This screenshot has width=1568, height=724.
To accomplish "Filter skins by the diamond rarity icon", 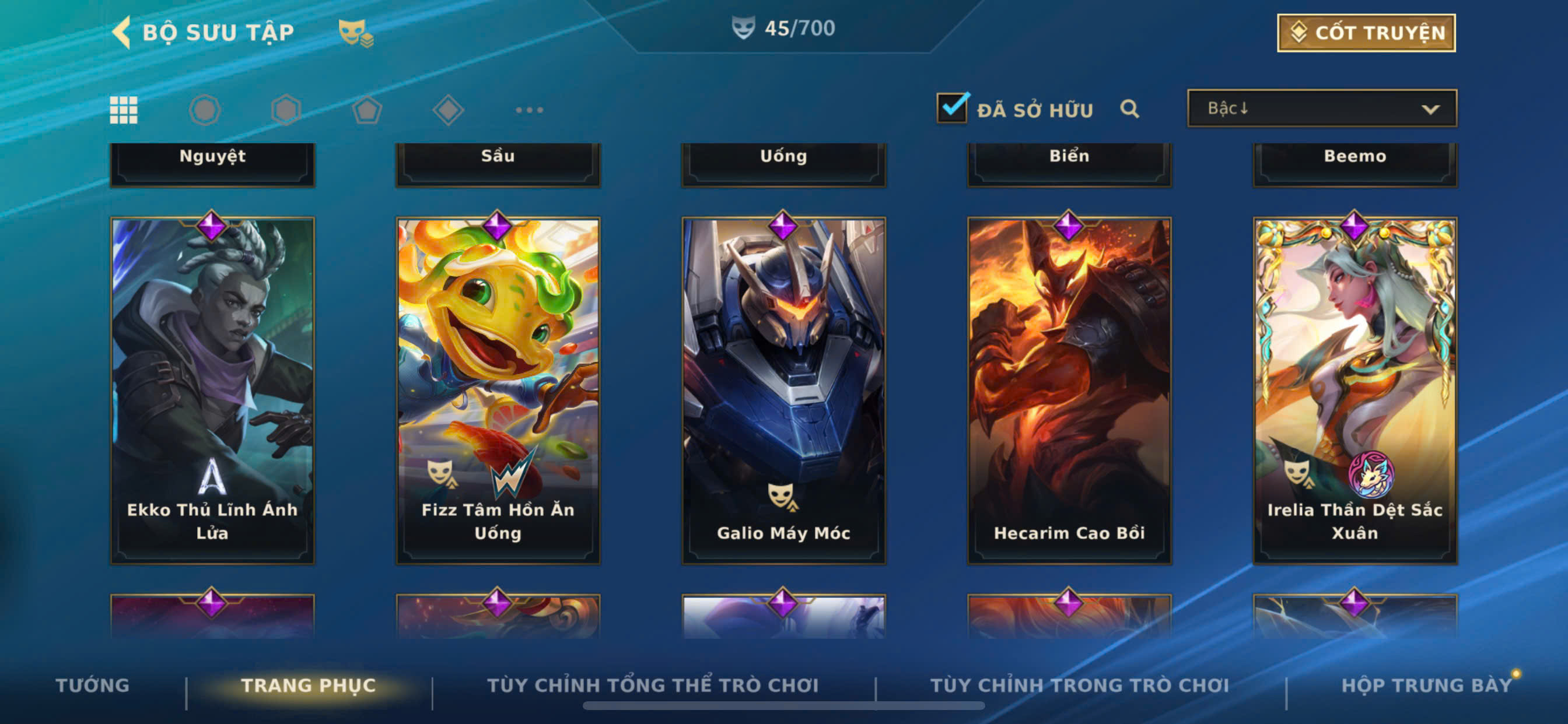I will (448, 110).
